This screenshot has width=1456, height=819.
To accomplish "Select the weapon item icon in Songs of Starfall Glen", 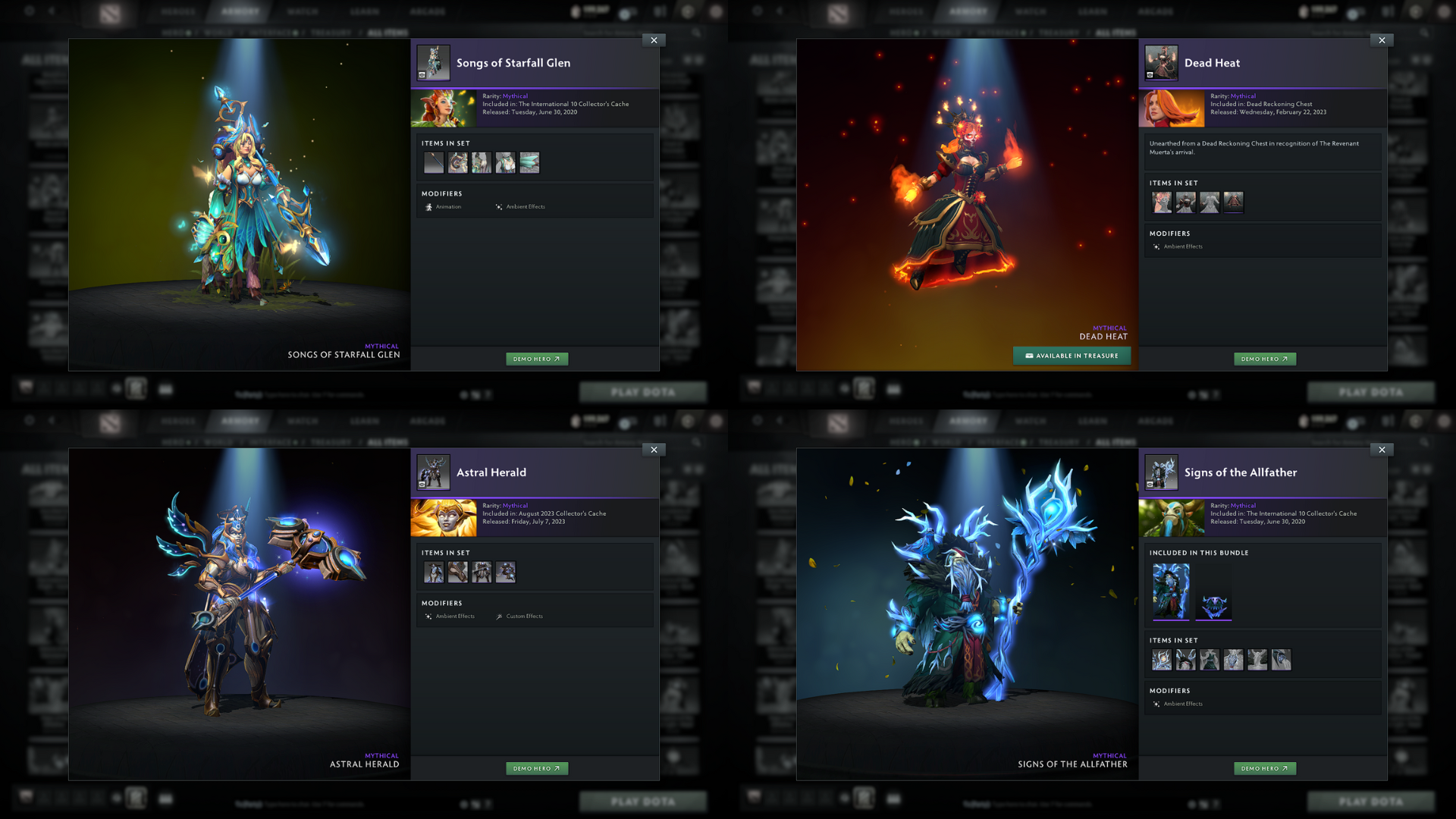I will click(434, 162).
